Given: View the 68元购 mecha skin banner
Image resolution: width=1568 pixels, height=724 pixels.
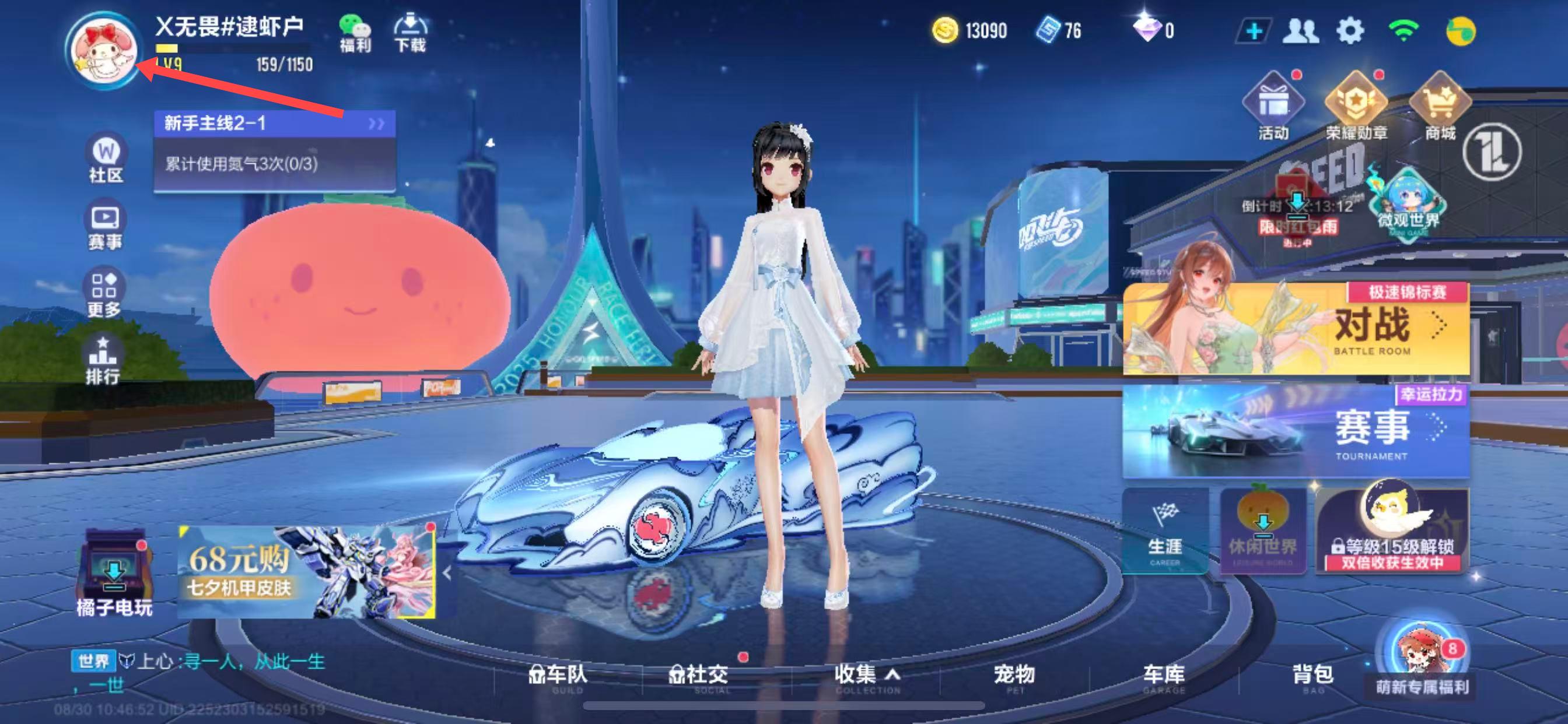Looking at the screenshot, I should (306, 572).
